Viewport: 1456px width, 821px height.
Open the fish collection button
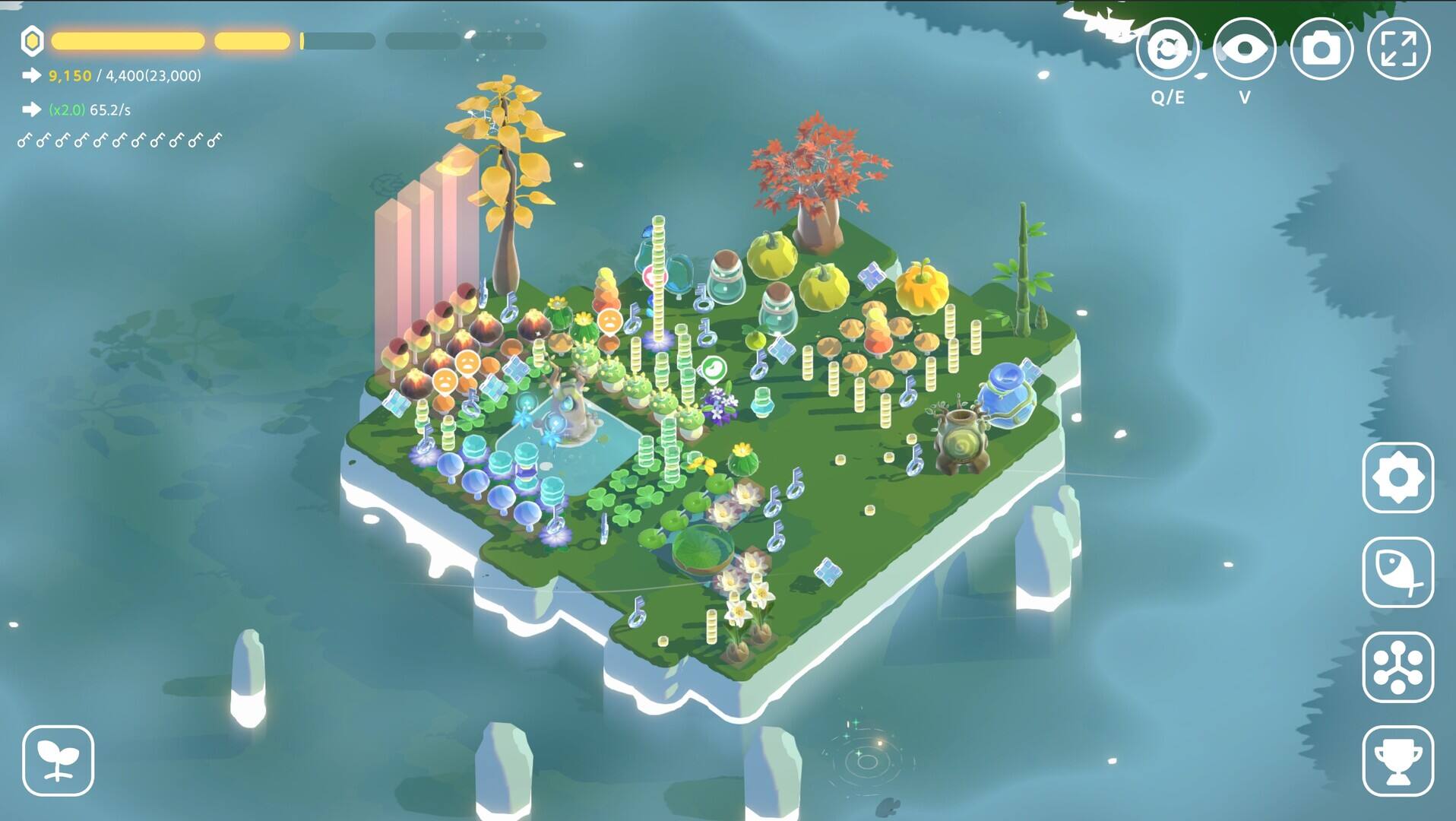(x=1397, y=572)
